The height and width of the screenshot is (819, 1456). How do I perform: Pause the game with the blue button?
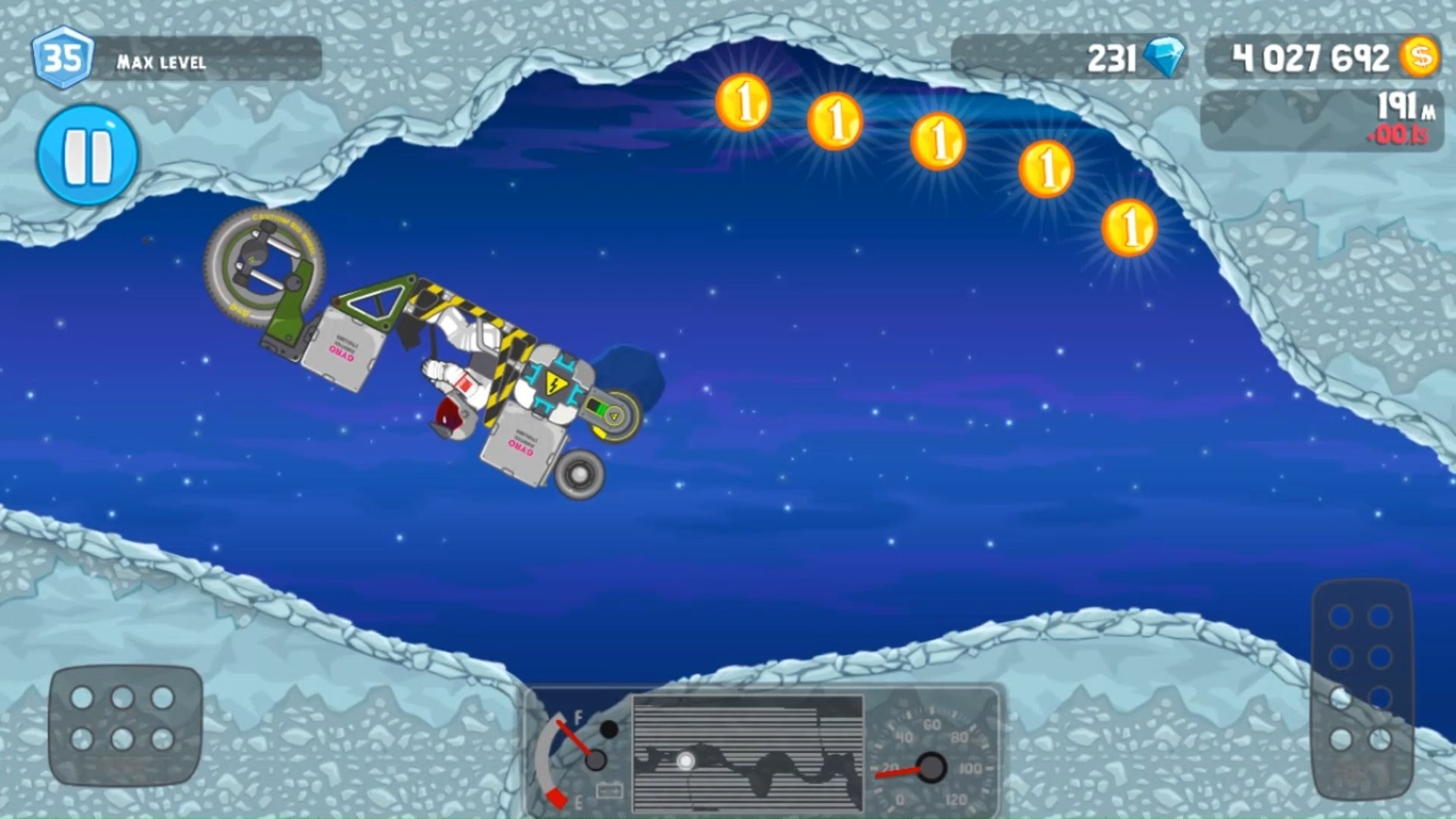tap(88, 155)
